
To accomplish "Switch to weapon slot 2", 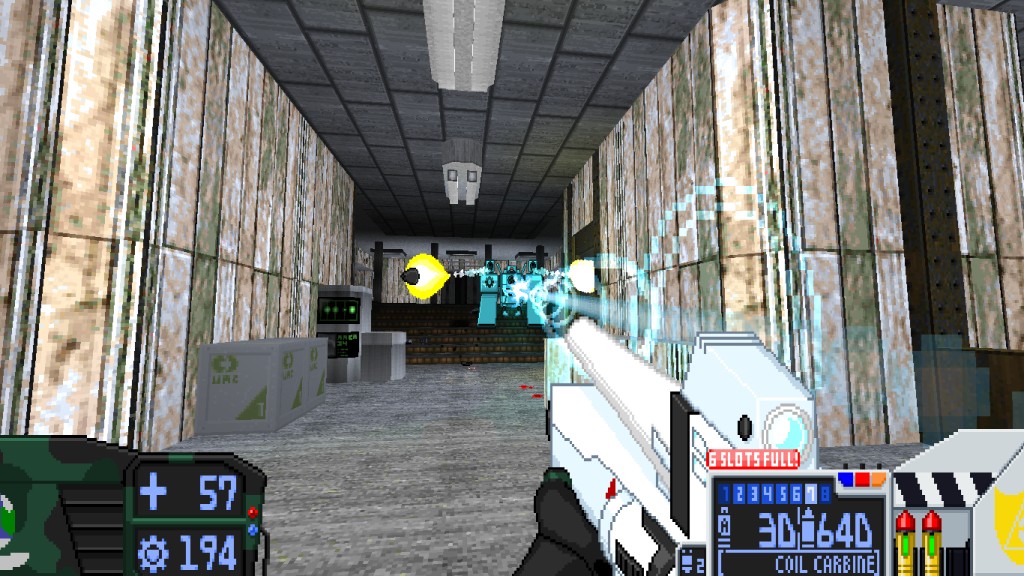I will click(x=739, y=492).
